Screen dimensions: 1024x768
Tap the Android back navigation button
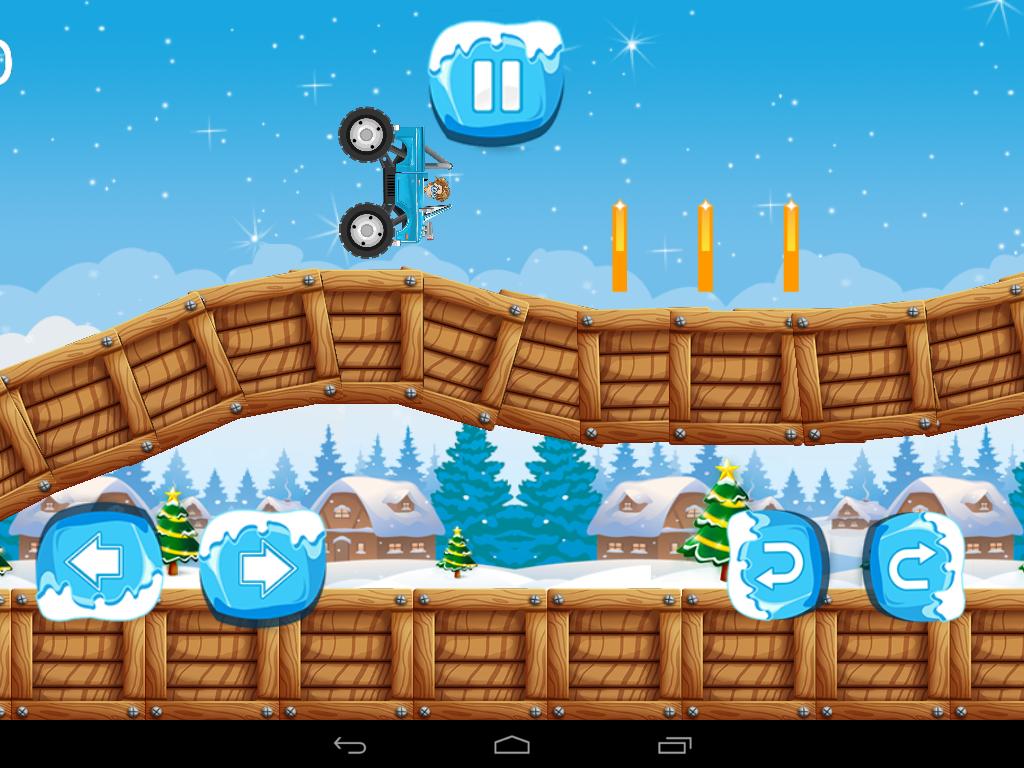coord(349,745)
